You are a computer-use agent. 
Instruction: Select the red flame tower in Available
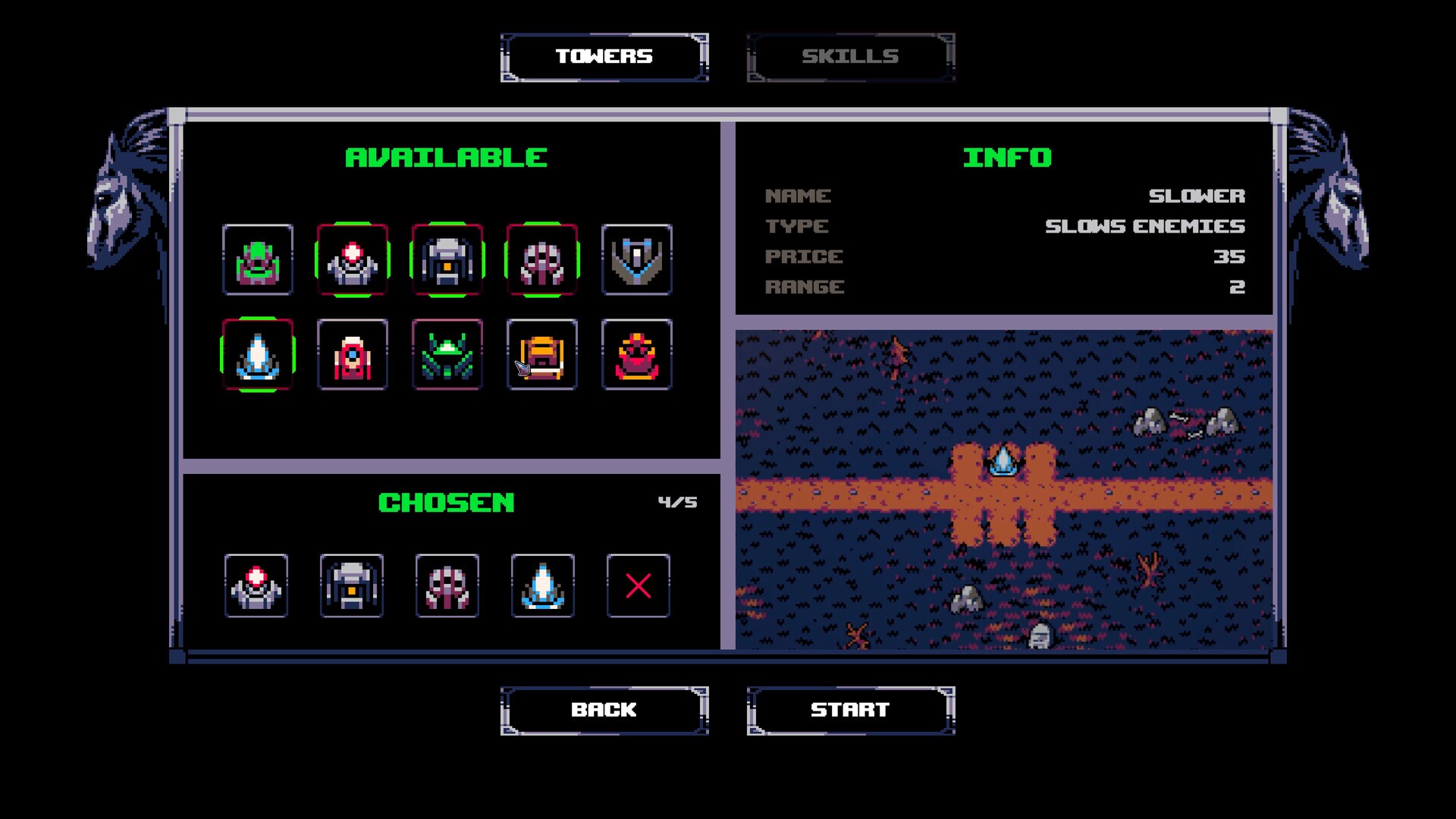tap(637, 355)
